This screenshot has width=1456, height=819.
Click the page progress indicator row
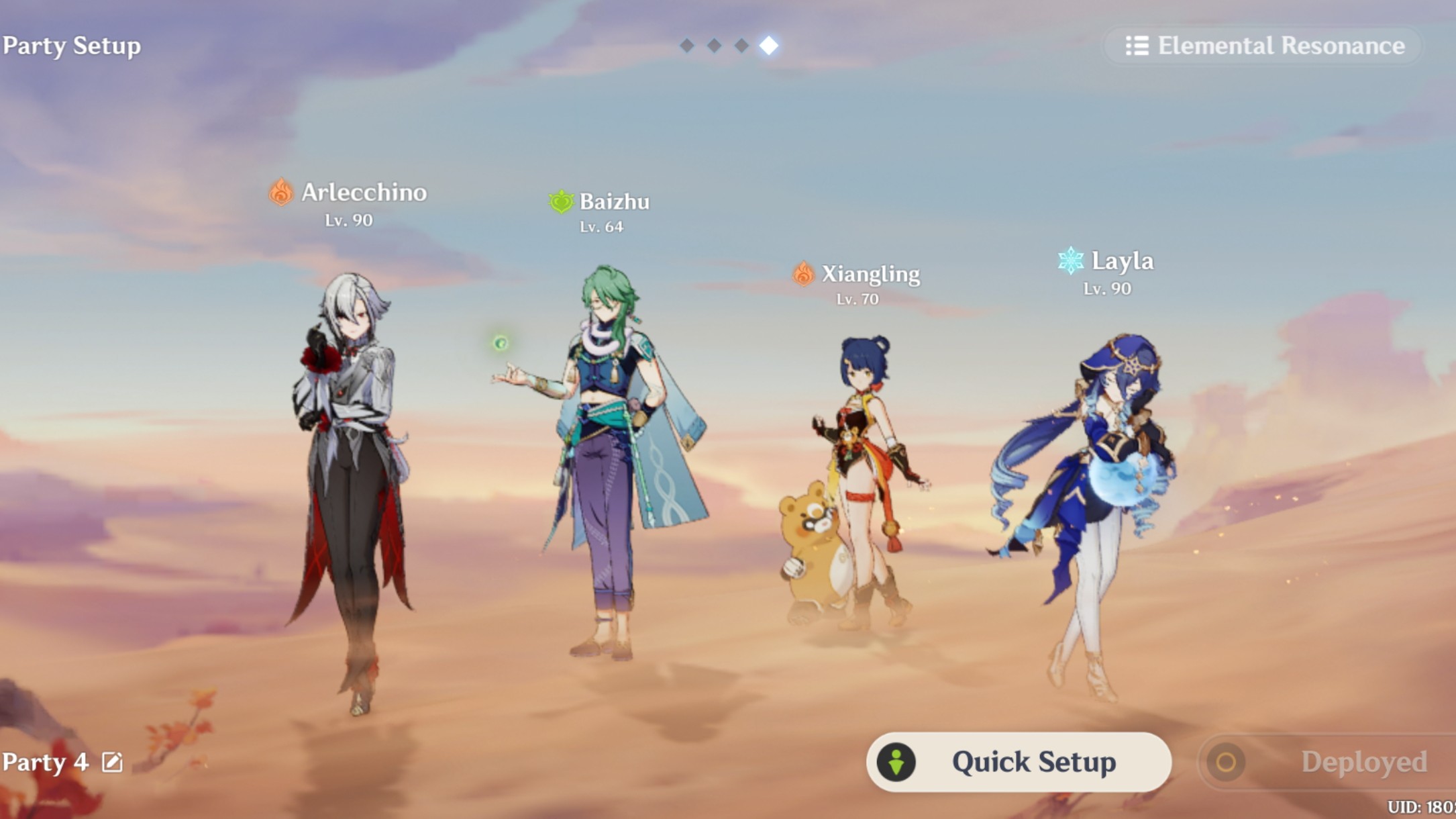point(728,46)
